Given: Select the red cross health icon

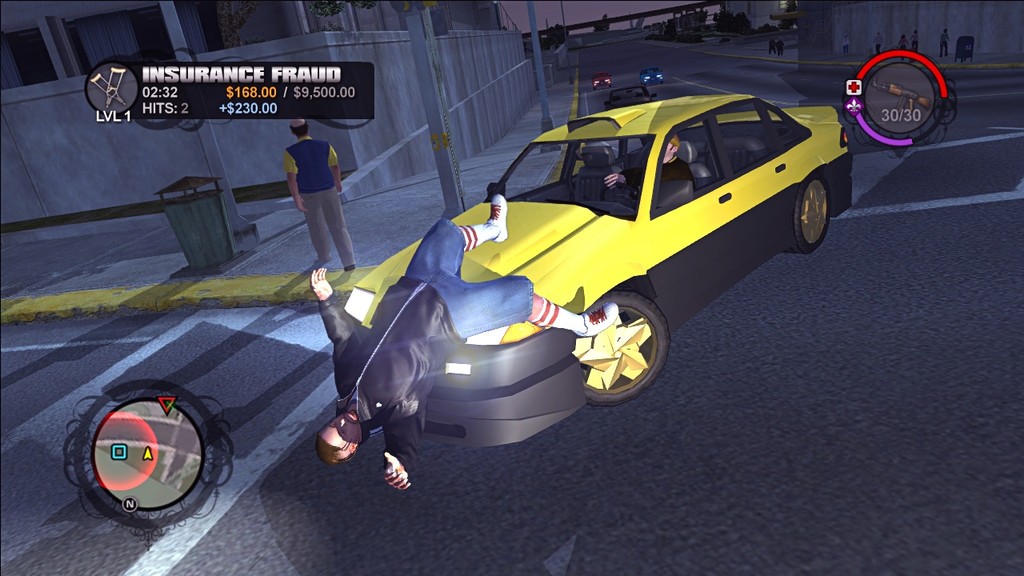Looking at the screenshot, I should tap(854, 87).
